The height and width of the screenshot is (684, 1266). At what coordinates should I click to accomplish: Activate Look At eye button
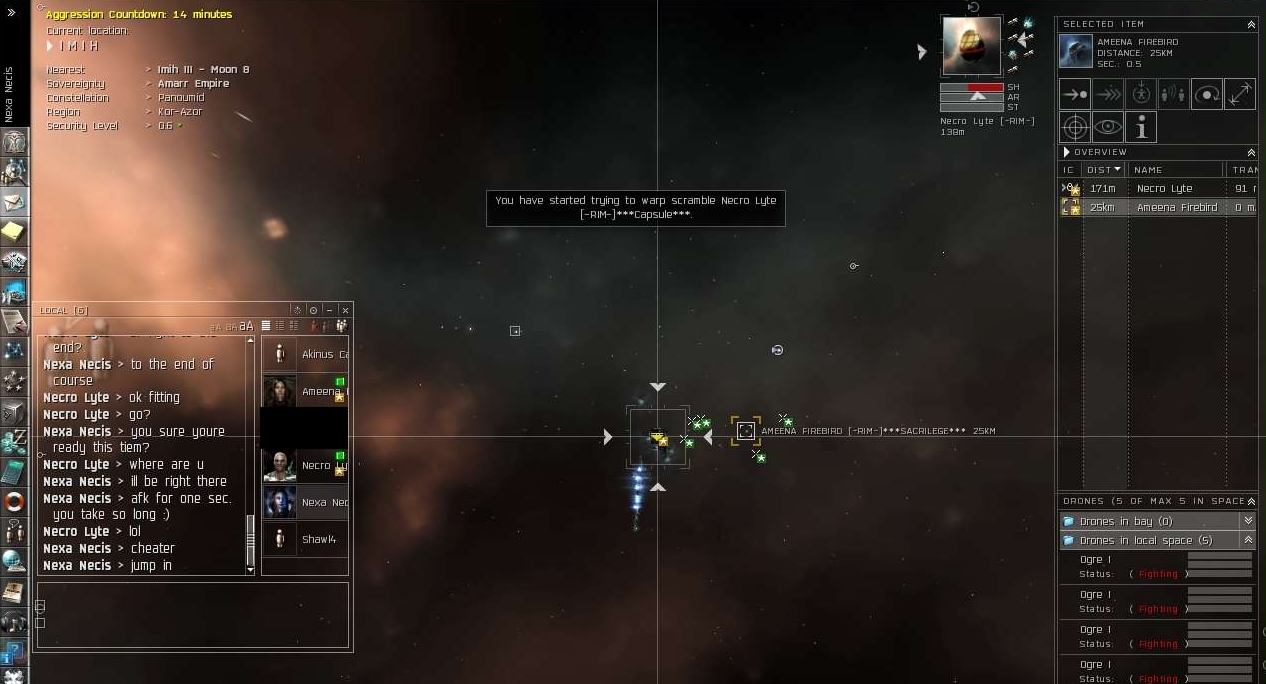point(1108,127)
